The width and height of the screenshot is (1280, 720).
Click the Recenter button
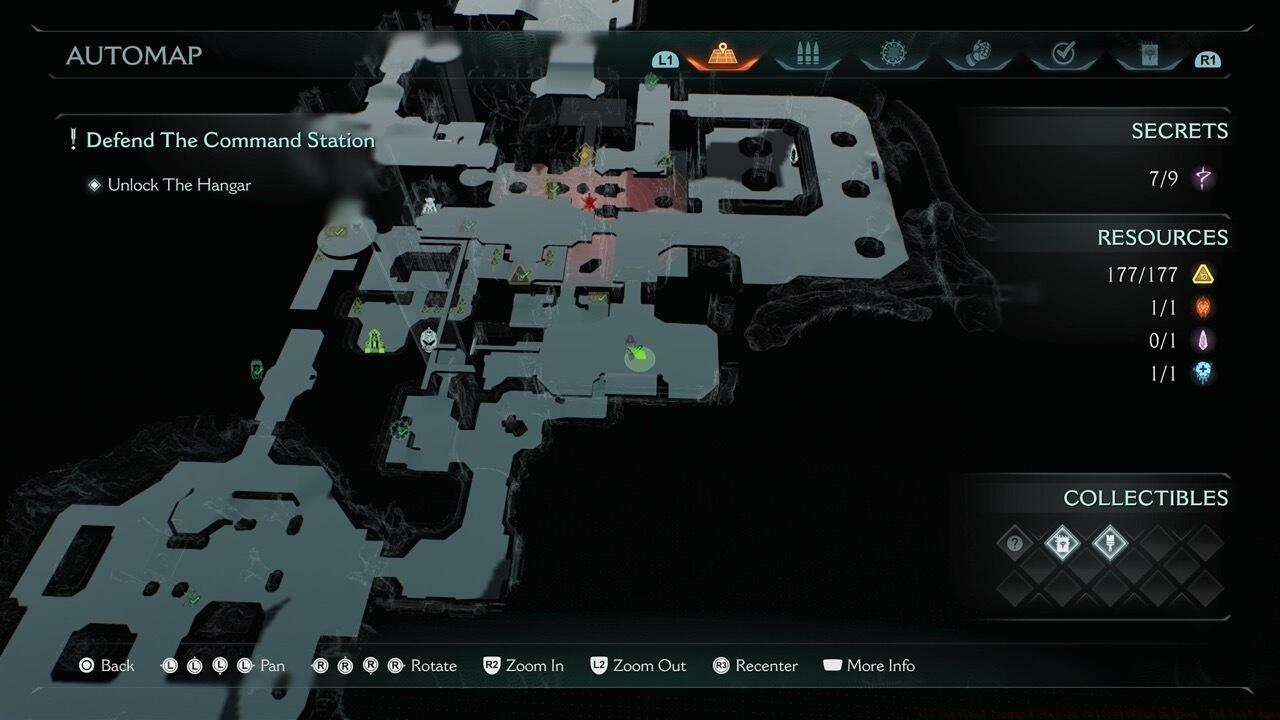[755, 665]
